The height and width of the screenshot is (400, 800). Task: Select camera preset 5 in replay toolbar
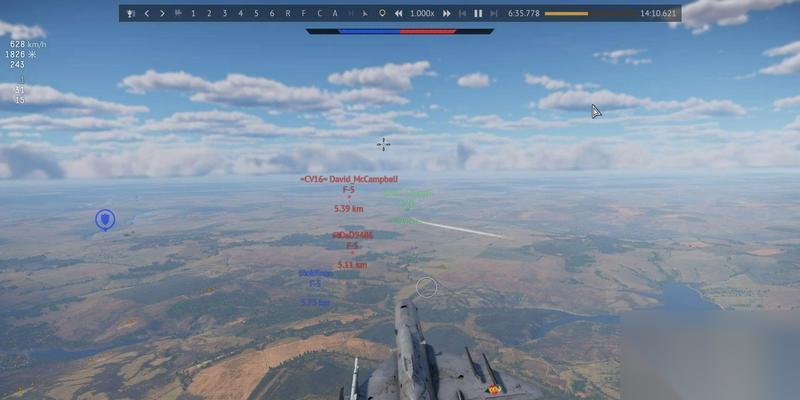(256, 14)
